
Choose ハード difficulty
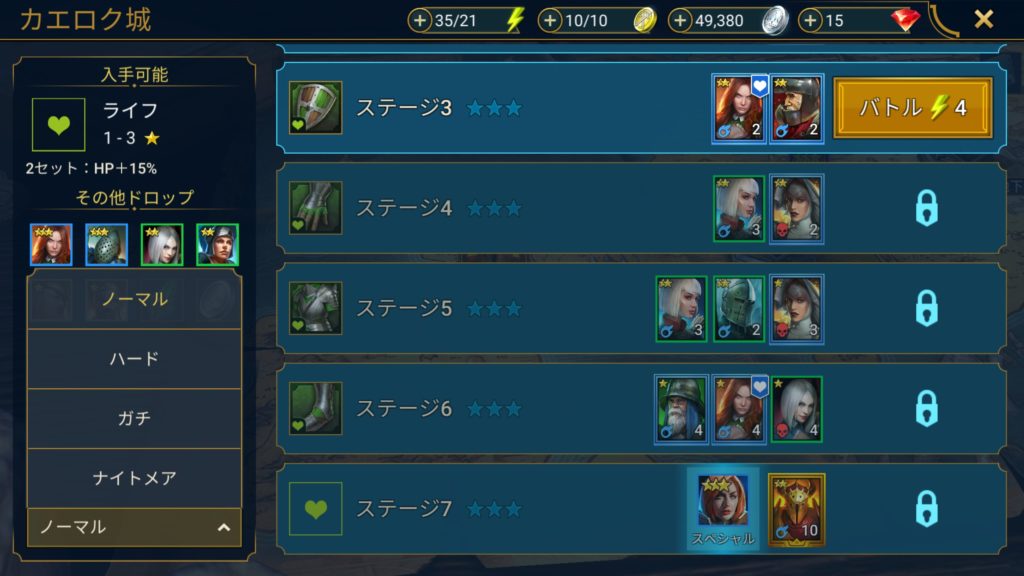click(134, 358)
